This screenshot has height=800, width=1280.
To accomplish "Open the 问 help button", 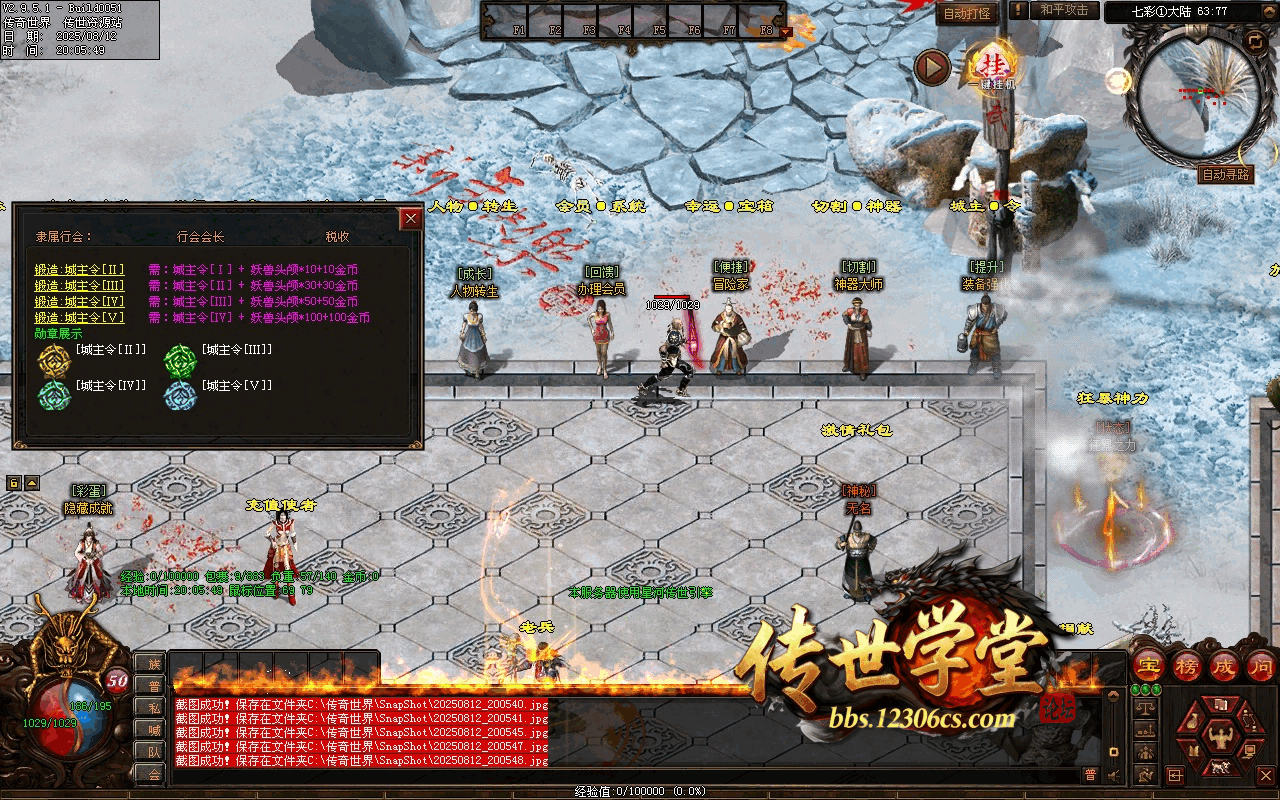I will pyautogui.click(x=1261, y=665).
